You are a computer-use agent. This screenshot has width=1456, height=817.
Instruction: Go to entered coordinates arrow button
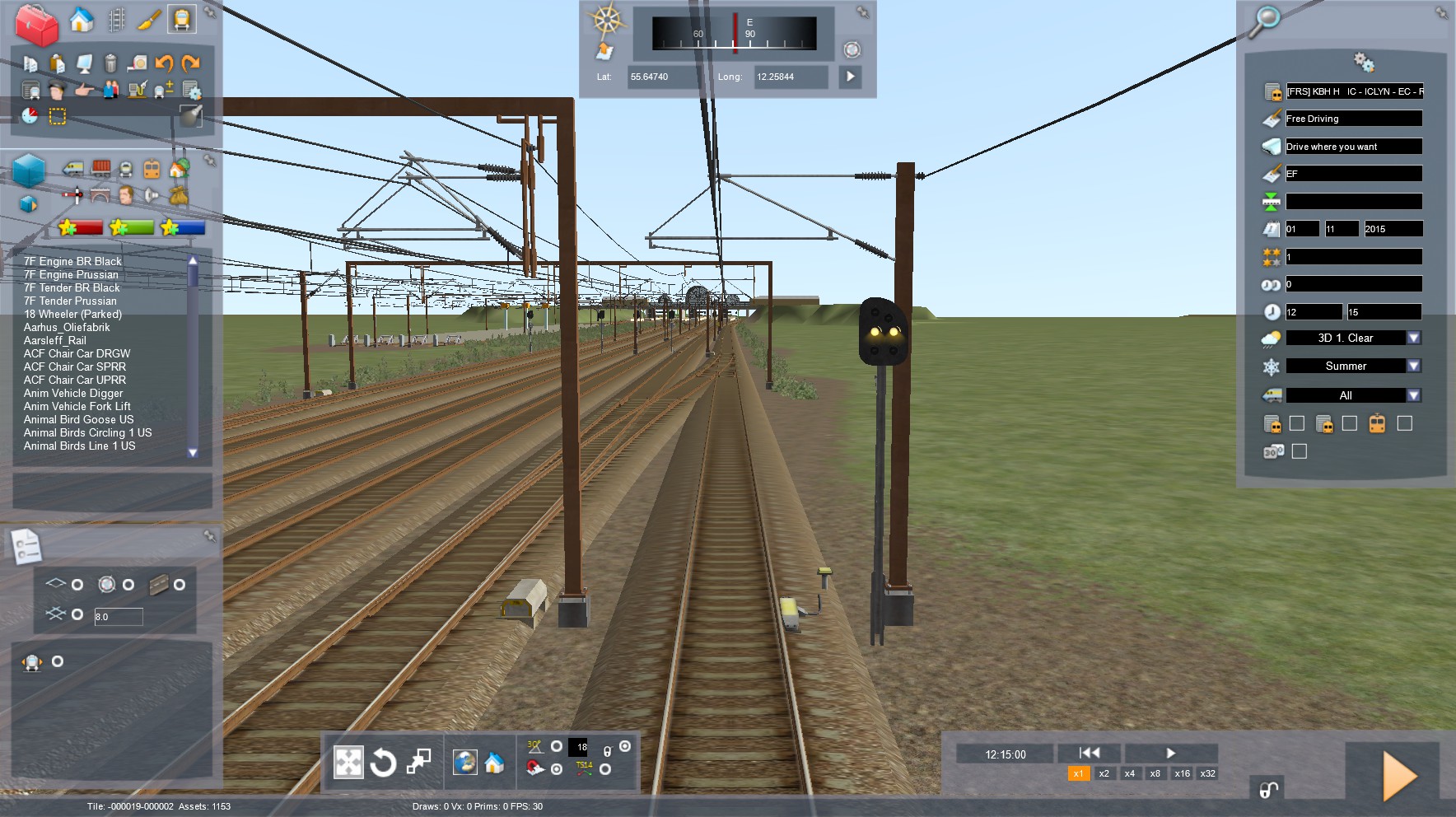tap(851, 77)
